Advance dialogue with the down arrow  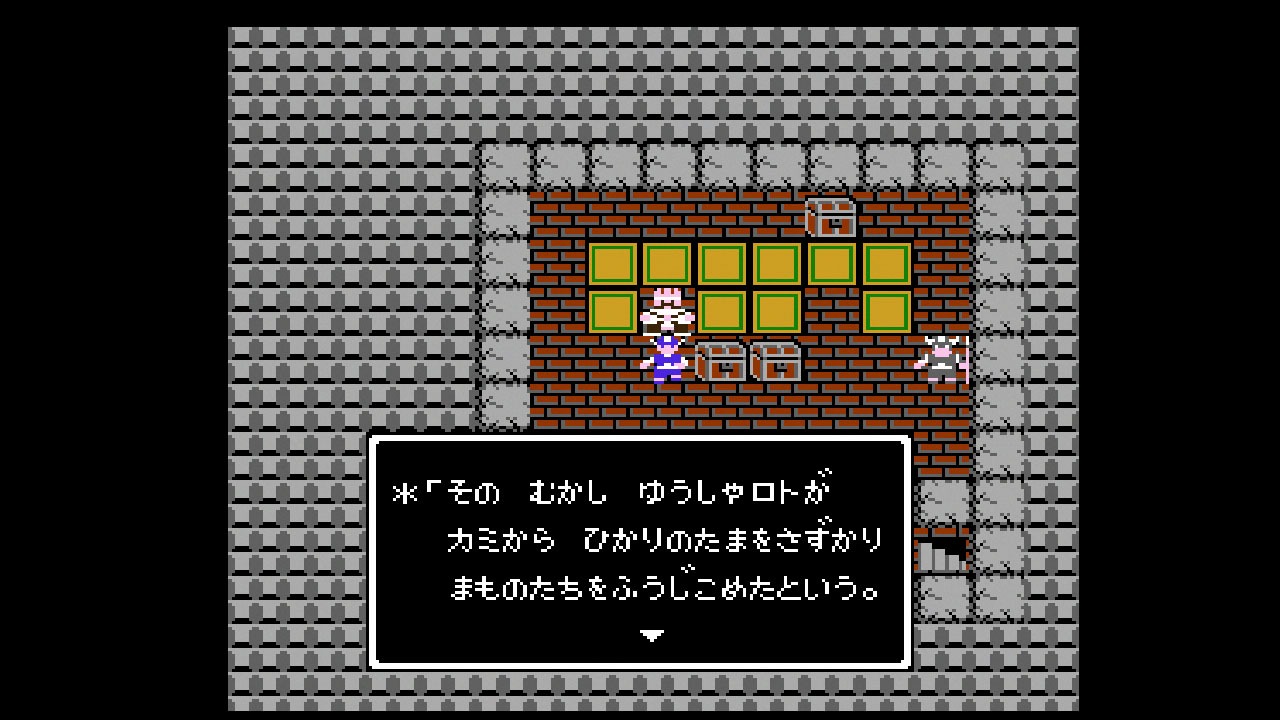coord(651,635)
